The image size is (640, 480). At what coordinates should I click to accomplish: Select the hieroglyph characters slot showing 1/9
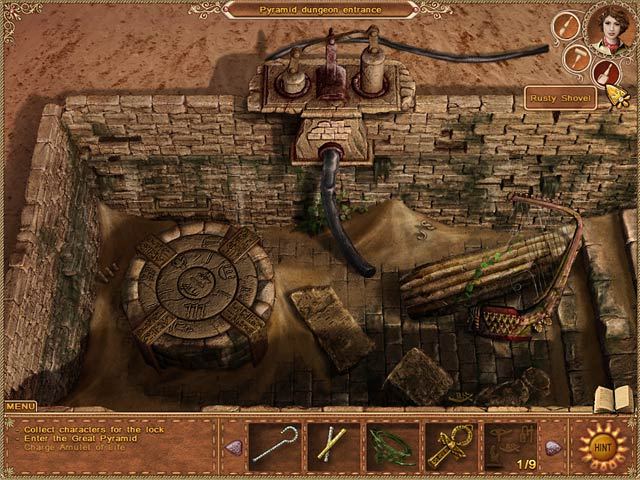point(509,444)
